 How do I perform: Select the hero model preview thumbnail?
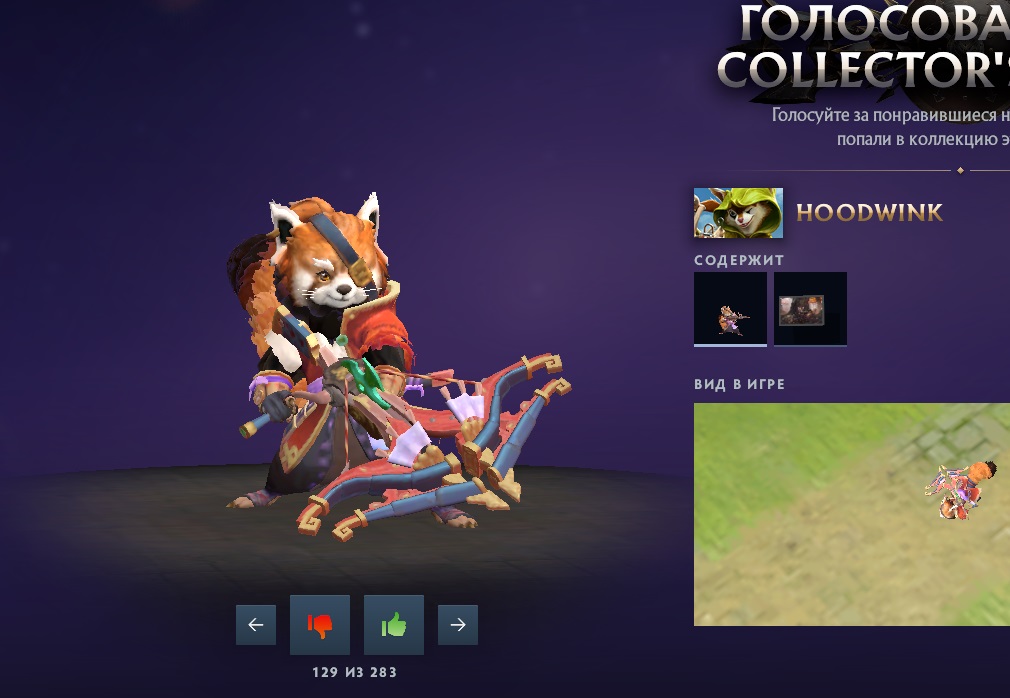[730, 309]
